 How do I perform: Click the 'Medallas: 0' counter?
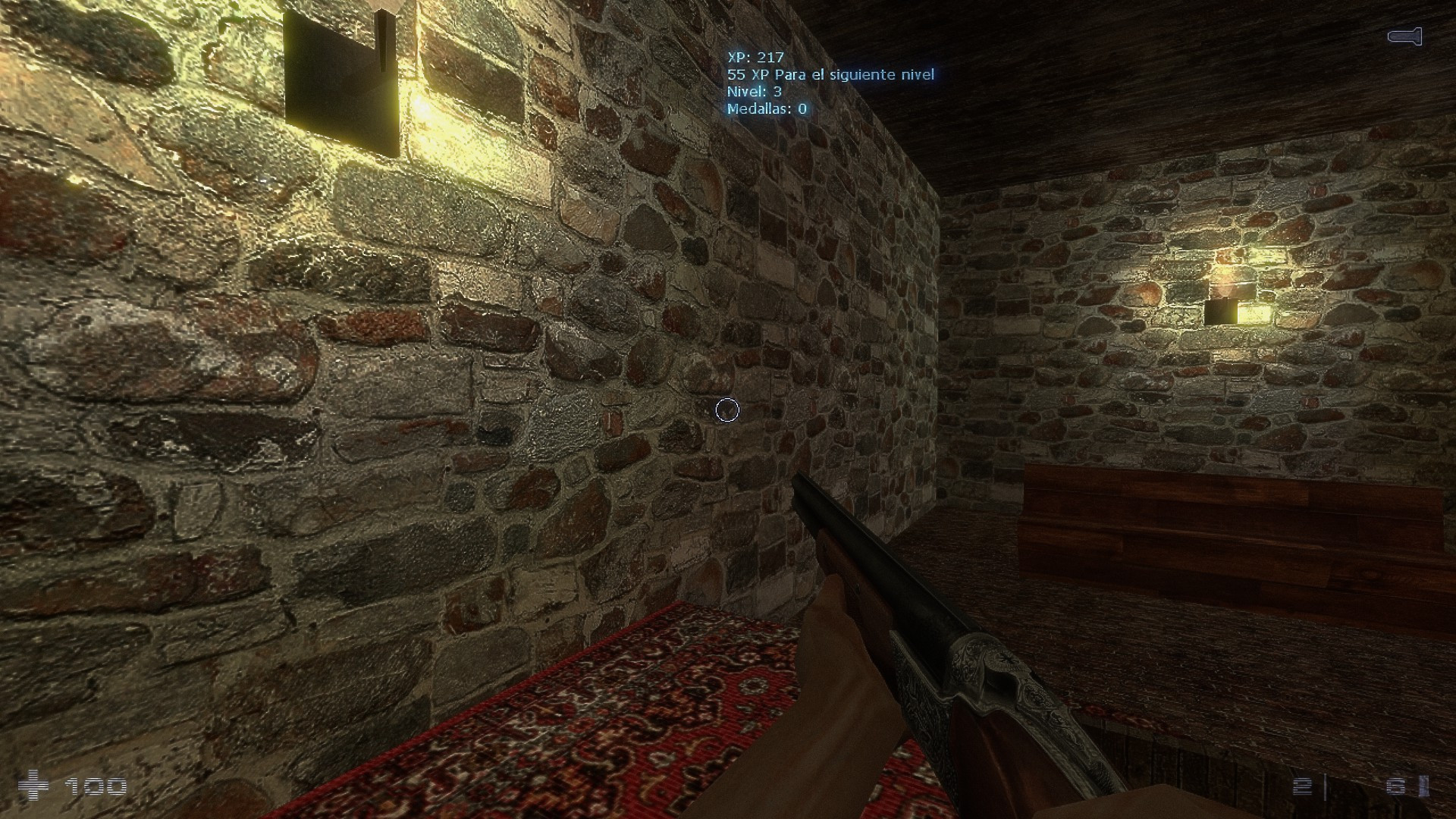tap(766, 109)
